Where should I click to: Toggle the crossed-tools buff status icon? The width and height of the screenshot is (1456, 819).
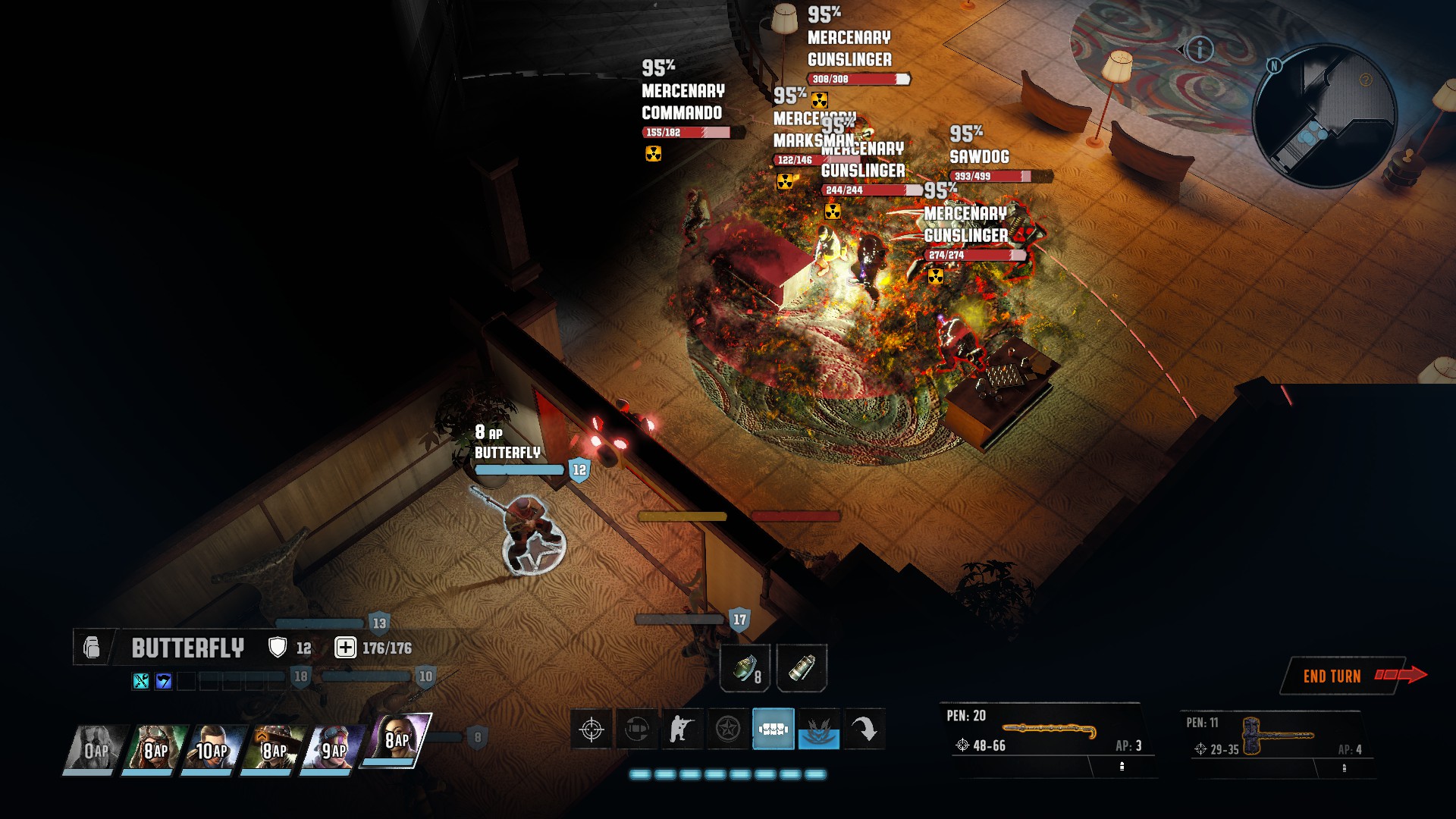pos(141,681)
